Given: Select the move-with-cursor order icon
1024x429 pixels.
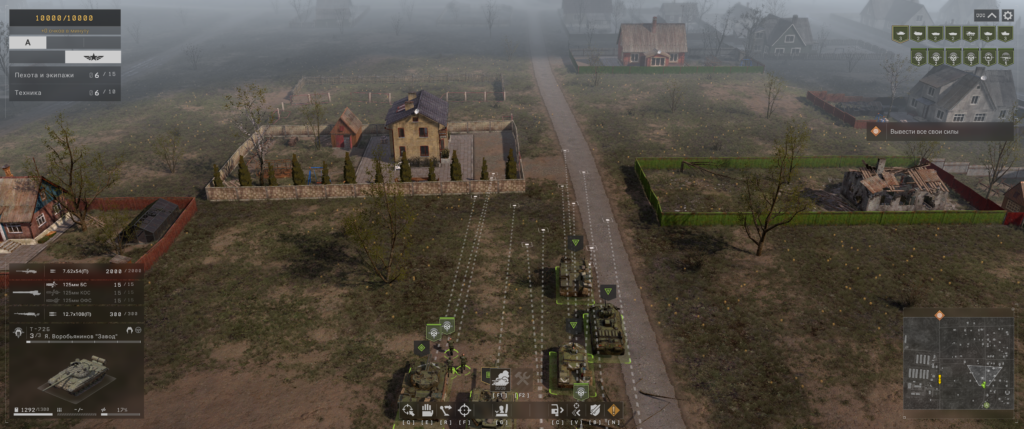Looking at the screenshot, I should (x=407, y=410).
